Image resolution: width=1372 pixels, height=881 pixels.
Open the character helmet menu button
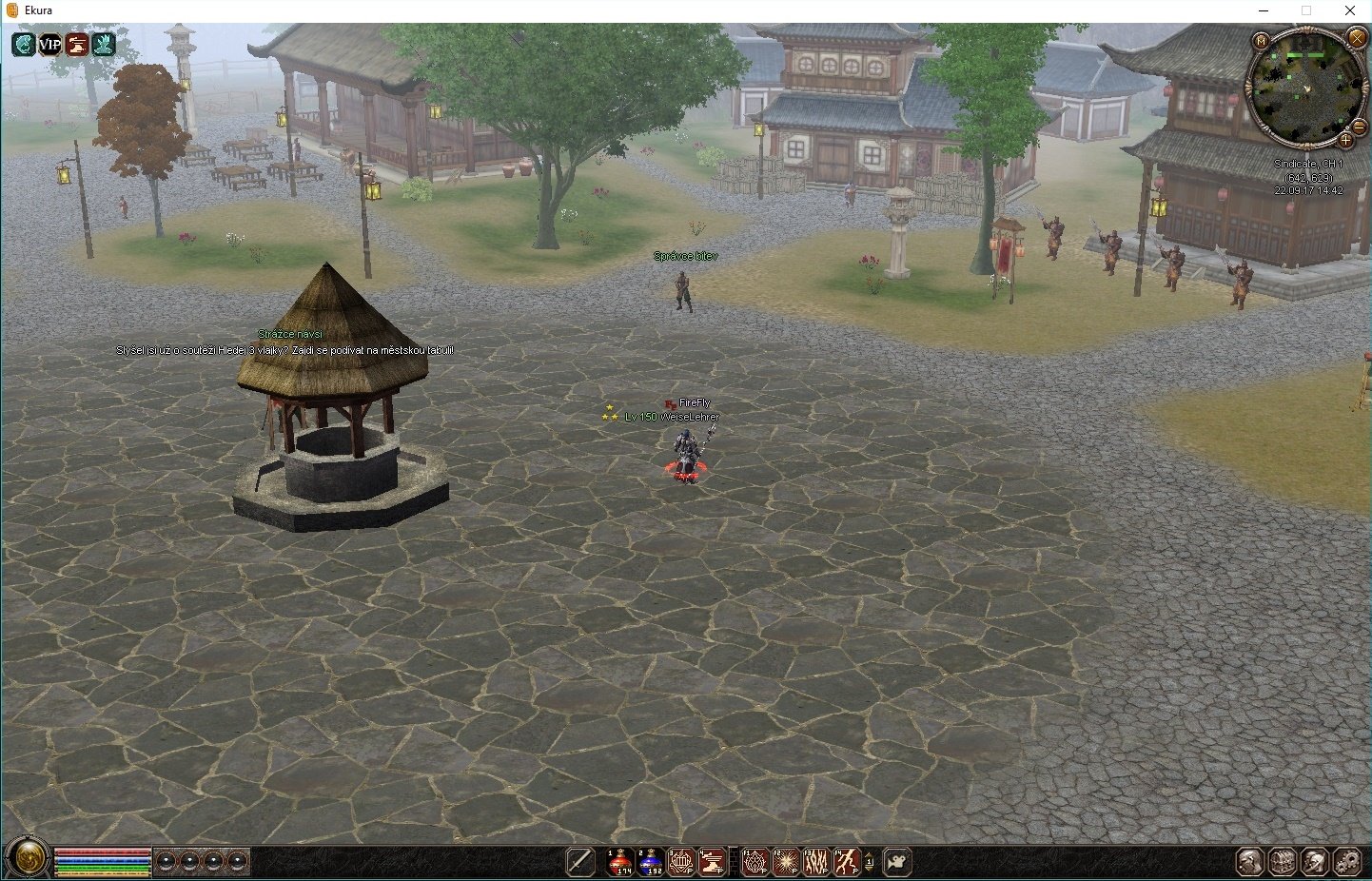click(1249, 862)
